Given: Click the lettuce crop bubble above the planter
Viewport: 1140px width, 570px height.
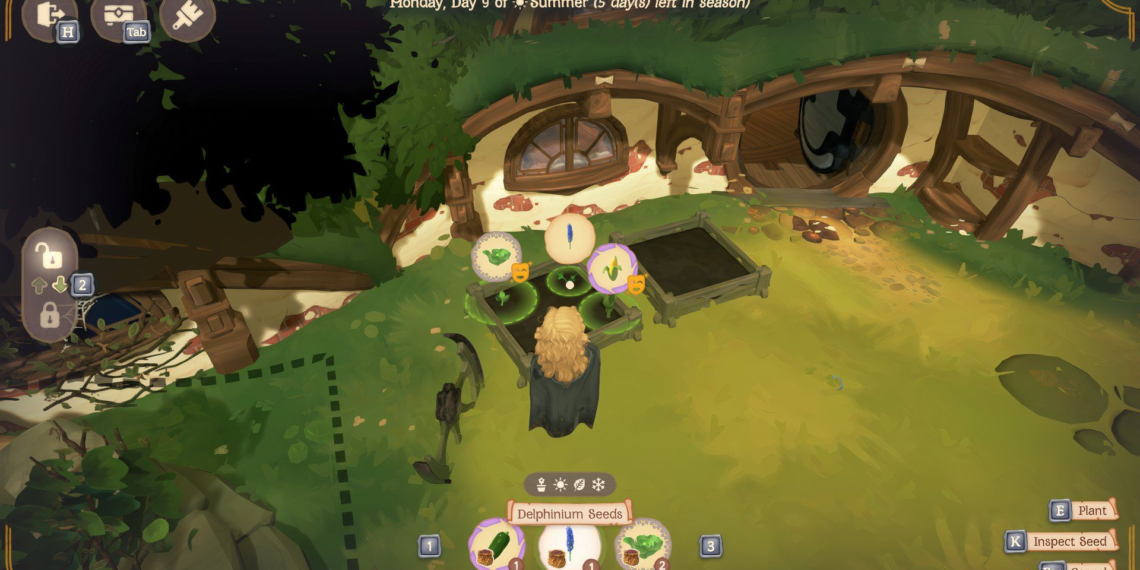Looking at the screenshot, I should [x=495, y=256].
